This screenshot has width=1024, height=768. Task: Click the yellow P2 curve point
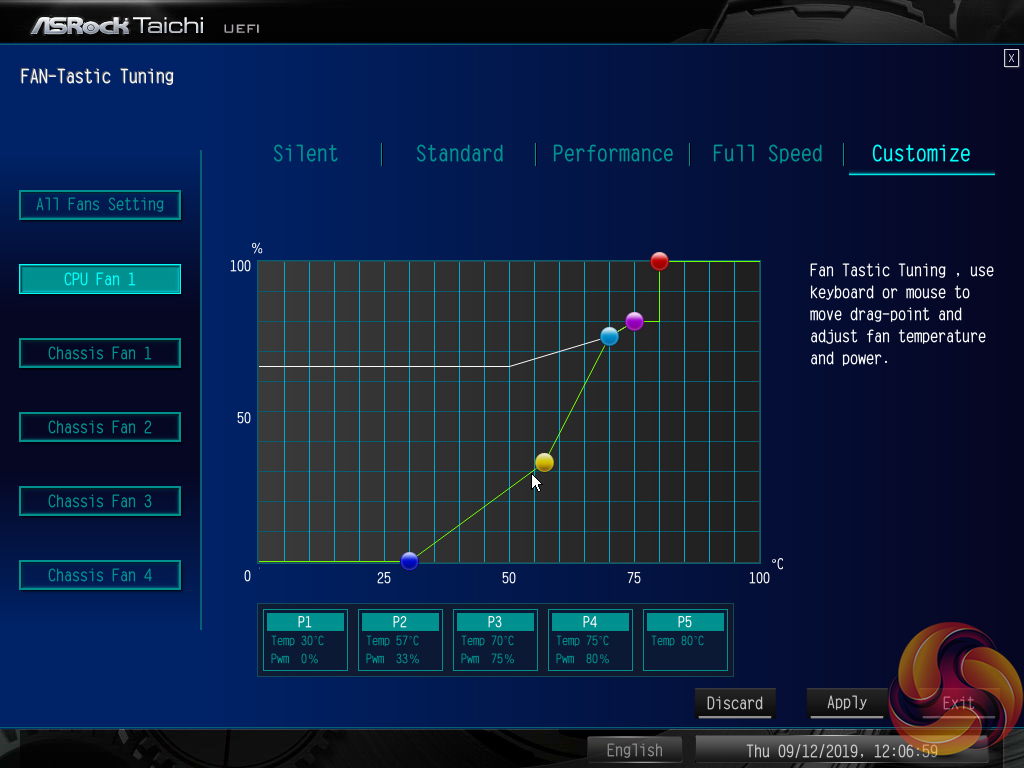(544, 462)
